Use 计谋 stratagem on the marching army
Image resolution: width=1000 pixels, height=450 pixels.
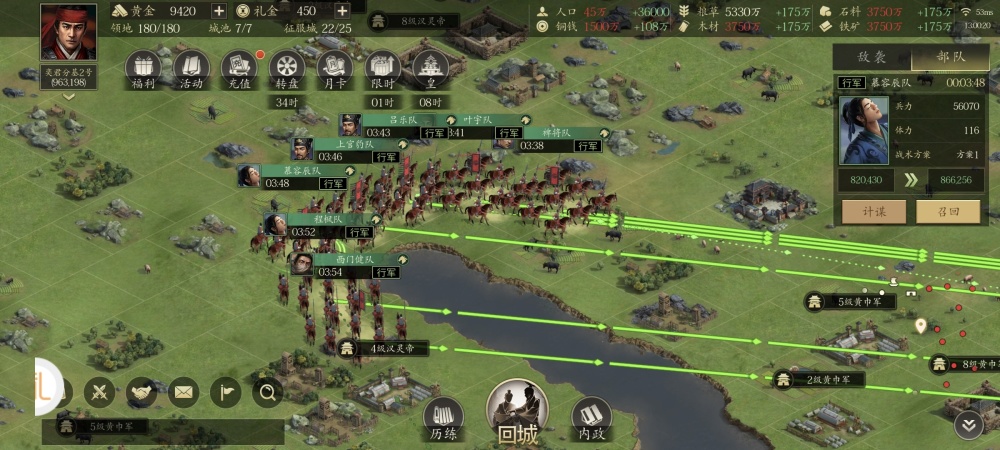[x=872, y=211]
